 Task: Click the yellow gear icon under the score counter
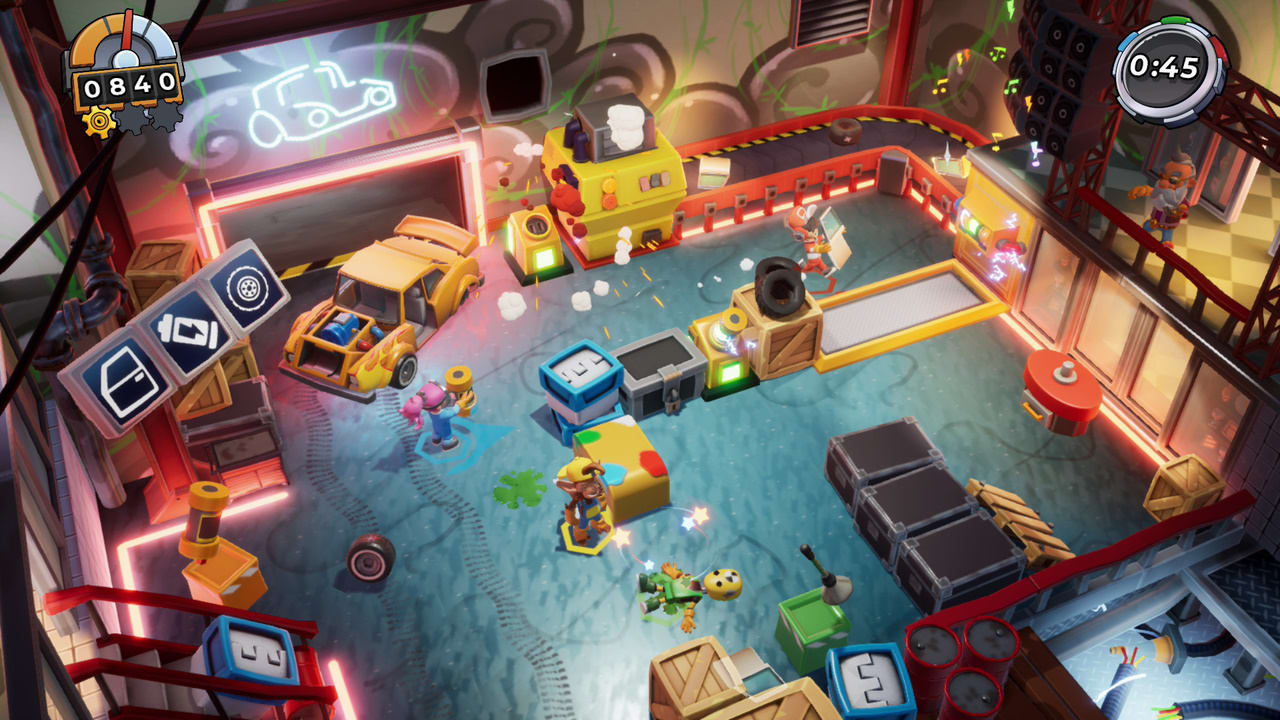coord(98,121)
